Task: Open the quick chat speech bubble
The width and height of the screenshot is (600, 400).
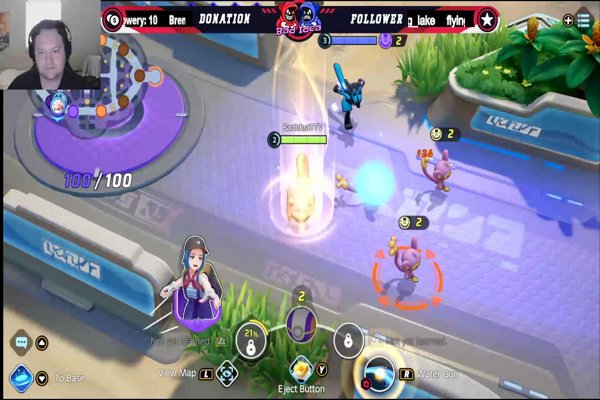Action: coord(19,342)
